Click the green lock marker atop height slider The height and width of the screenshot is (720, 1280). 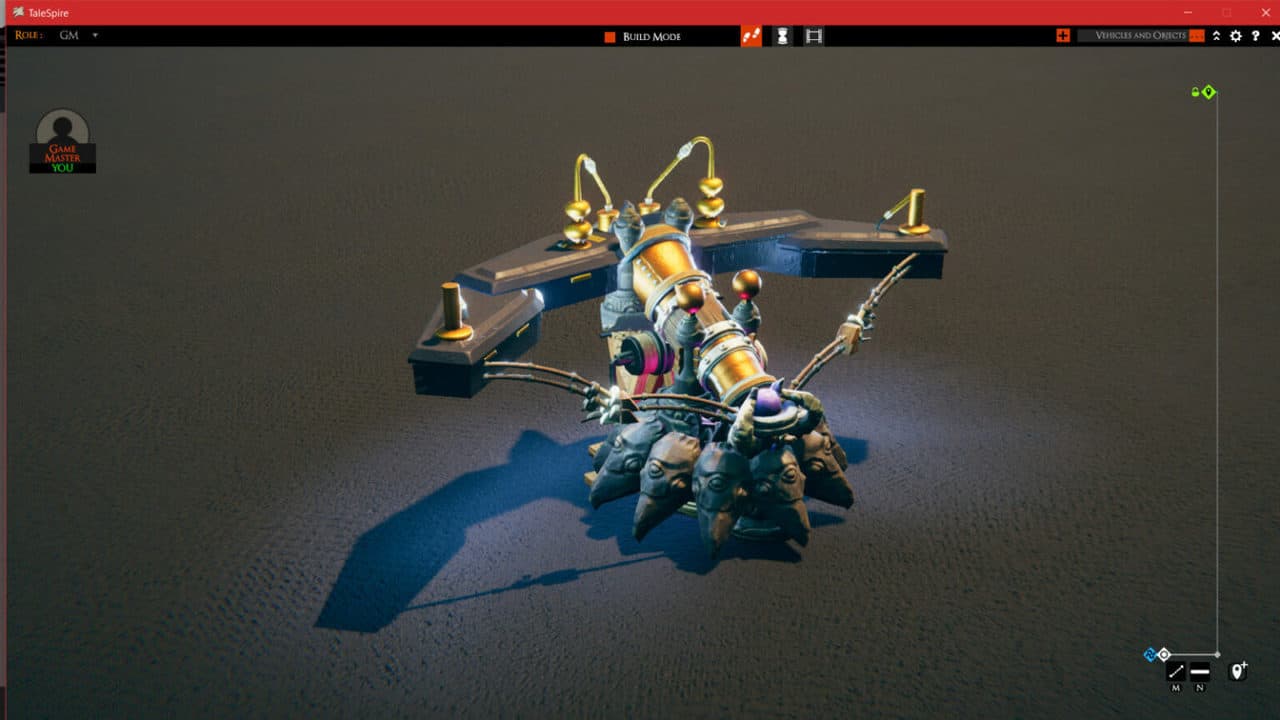1195,92
